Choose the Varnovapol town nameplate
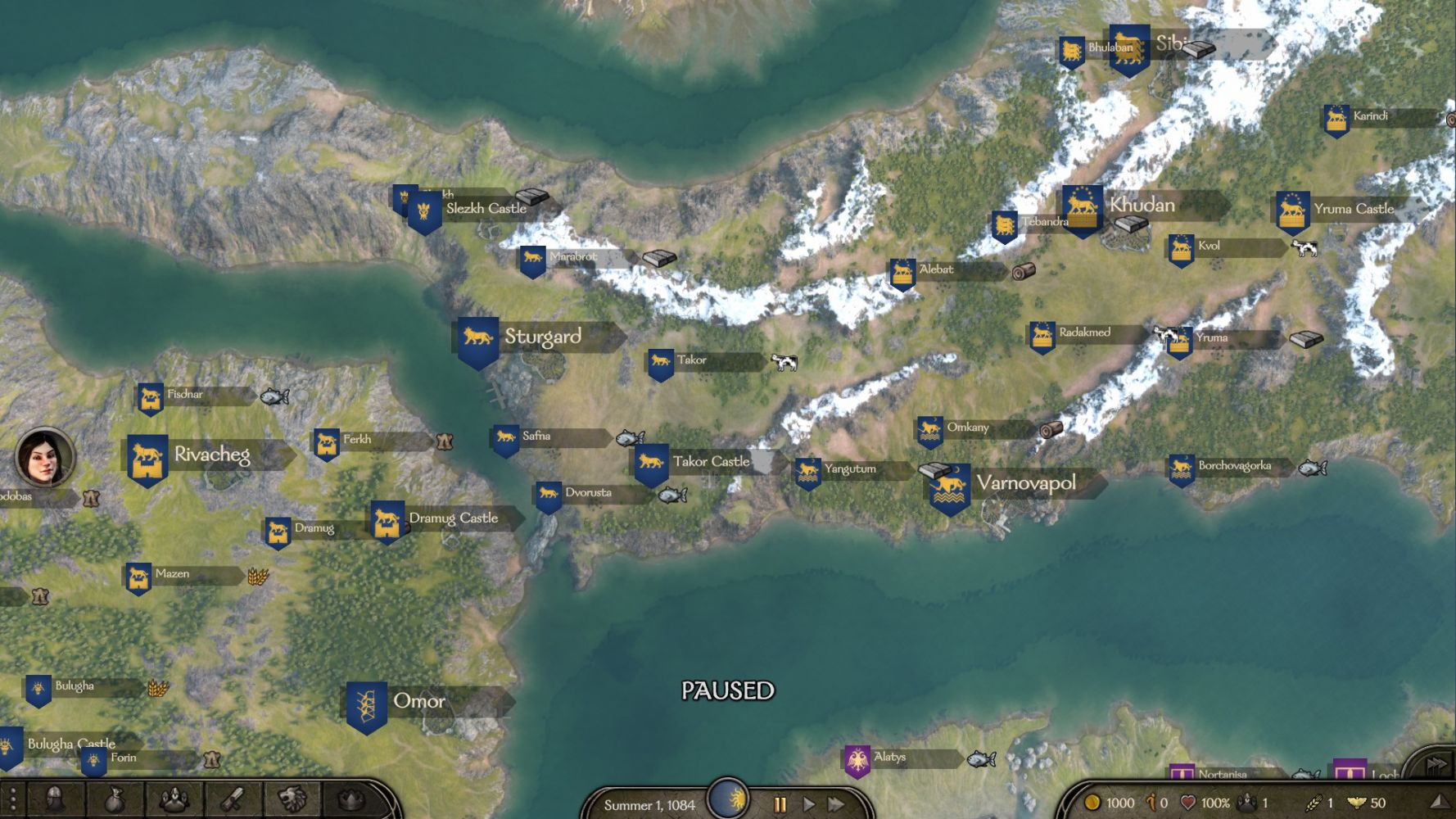The image size is (1456, 819). point(1025,483)
